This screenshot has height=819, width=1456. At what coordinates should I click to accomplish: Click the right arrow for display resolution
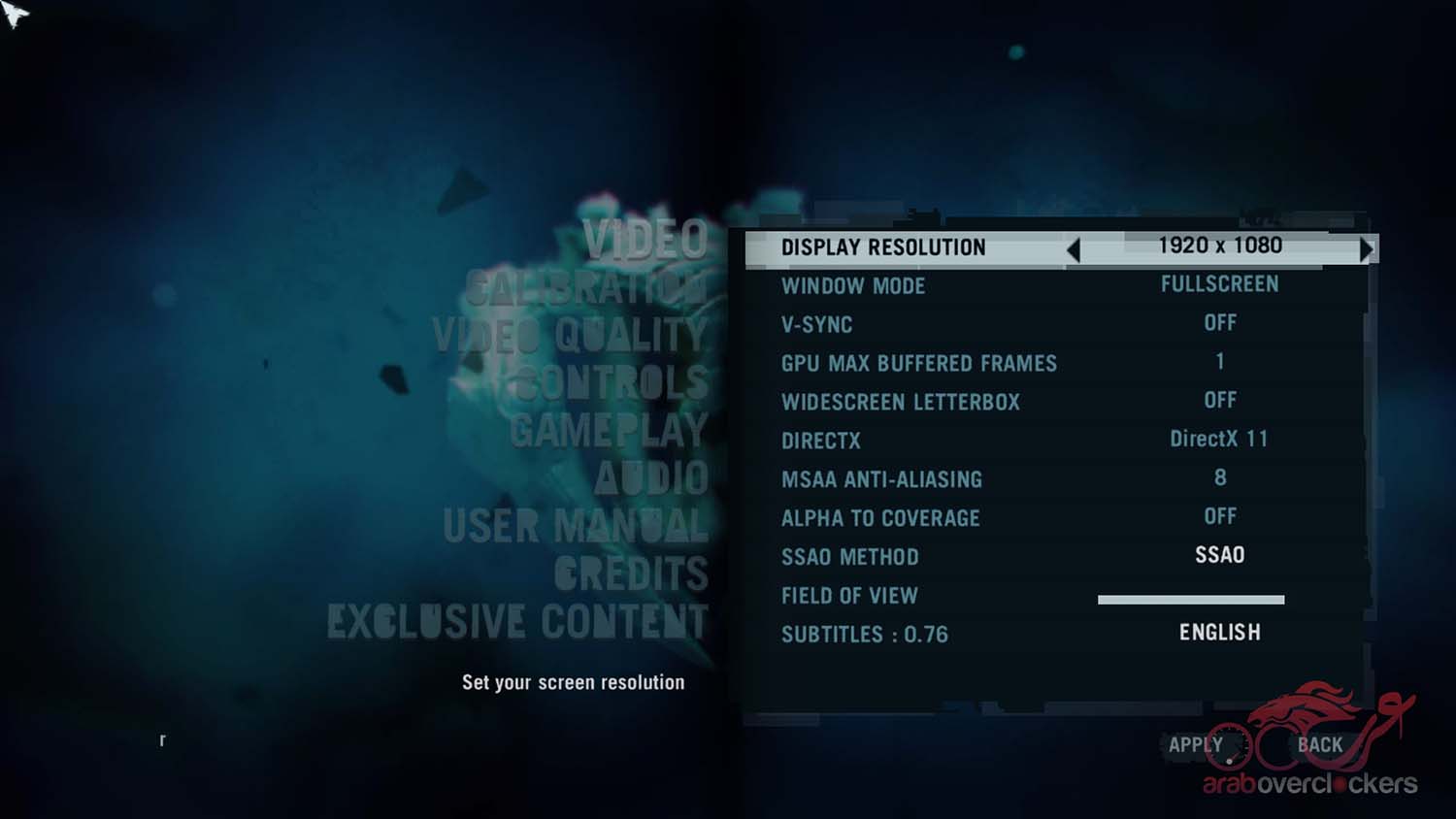1366,249
